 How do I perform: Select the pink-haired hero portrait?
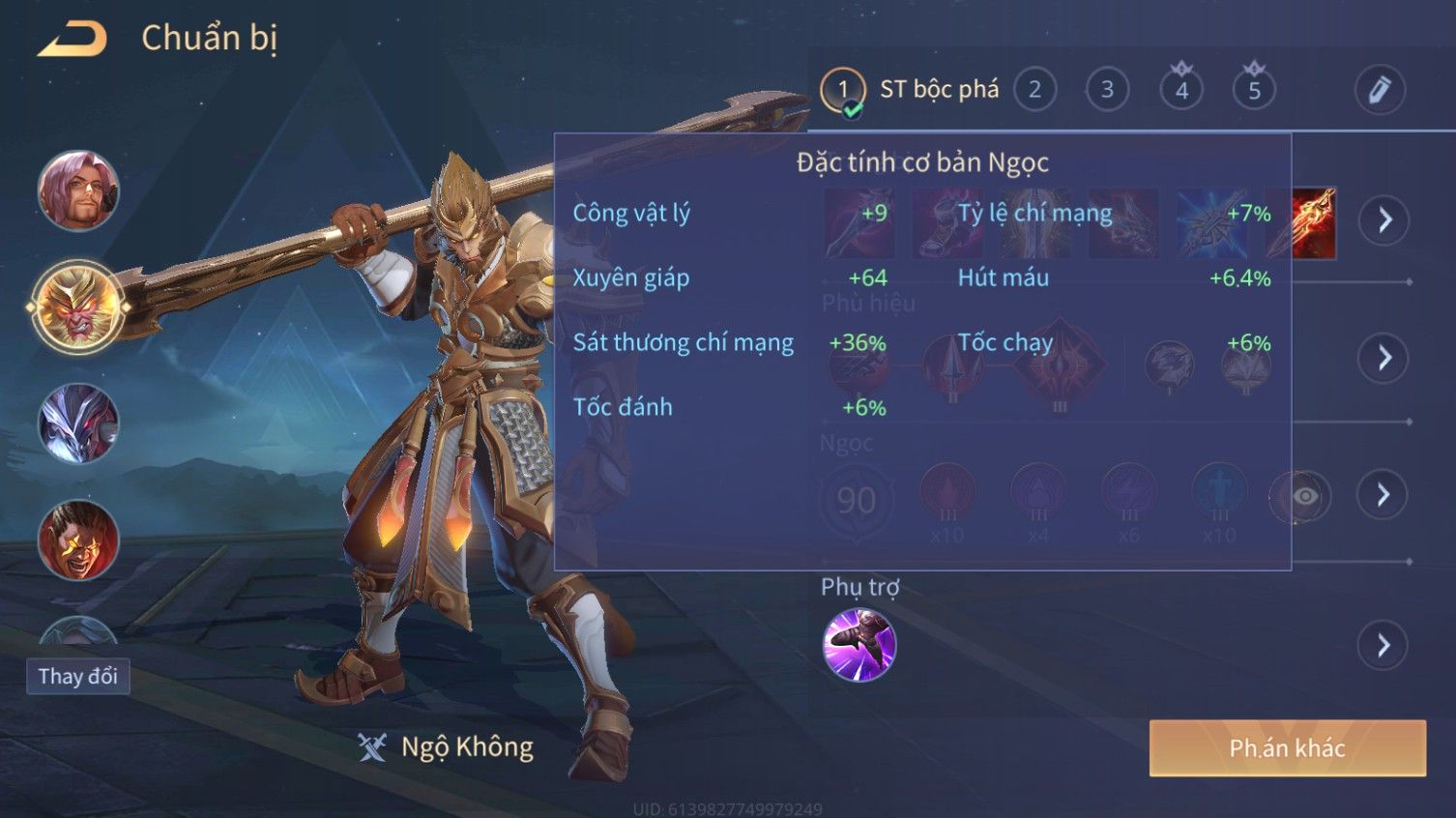click(78, 190)
